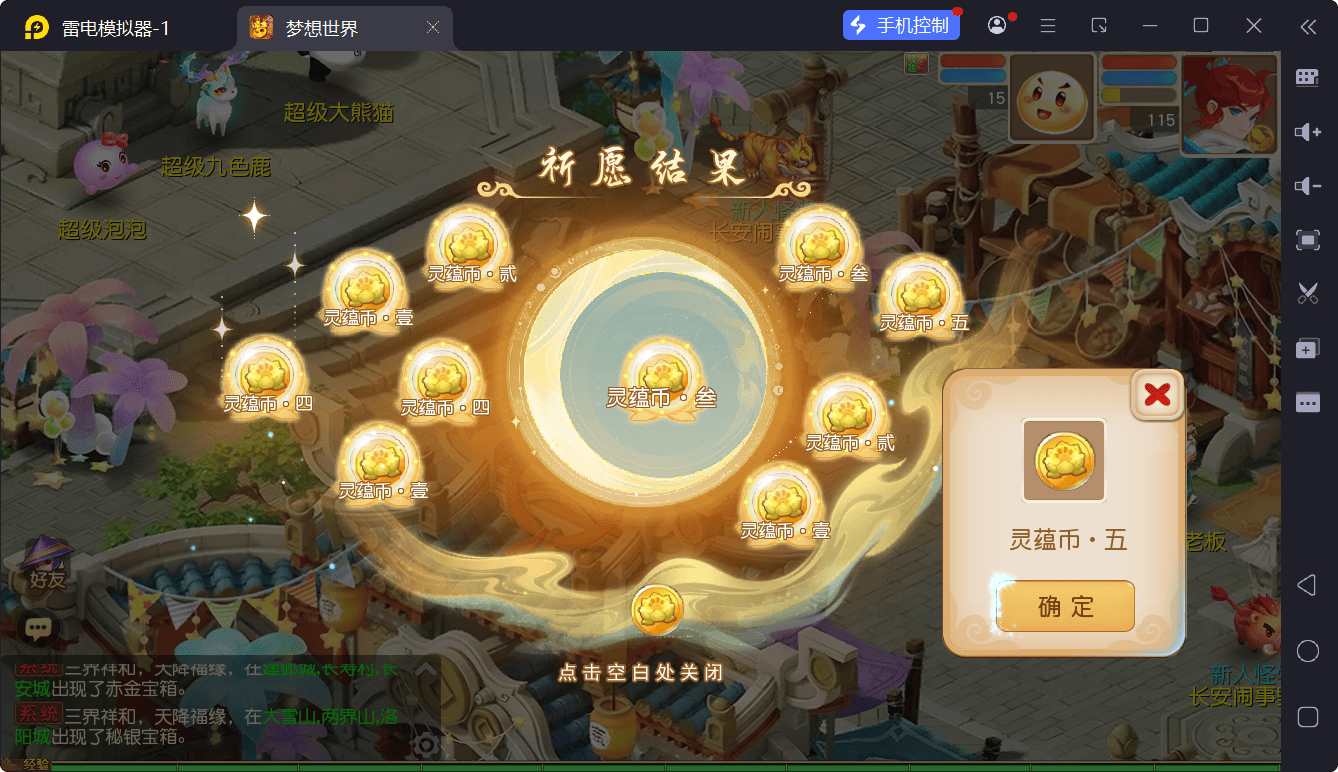1338x772 pixels.
Task: Select the 灵蕴币·五 coin in the prayer ring
Action: tap(920, 293)
